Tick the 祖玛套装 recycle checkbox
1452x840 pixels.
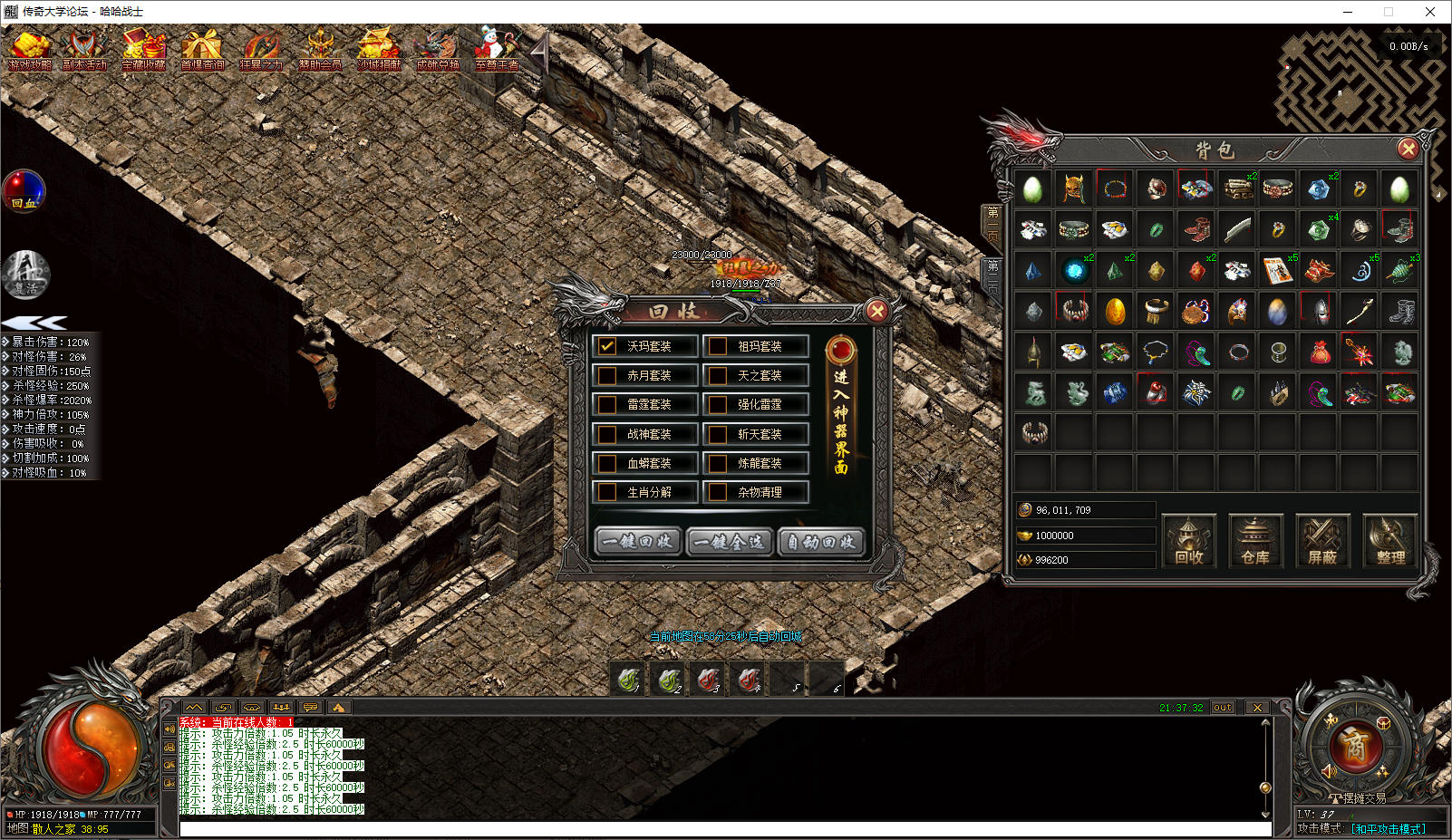point(718,346)
